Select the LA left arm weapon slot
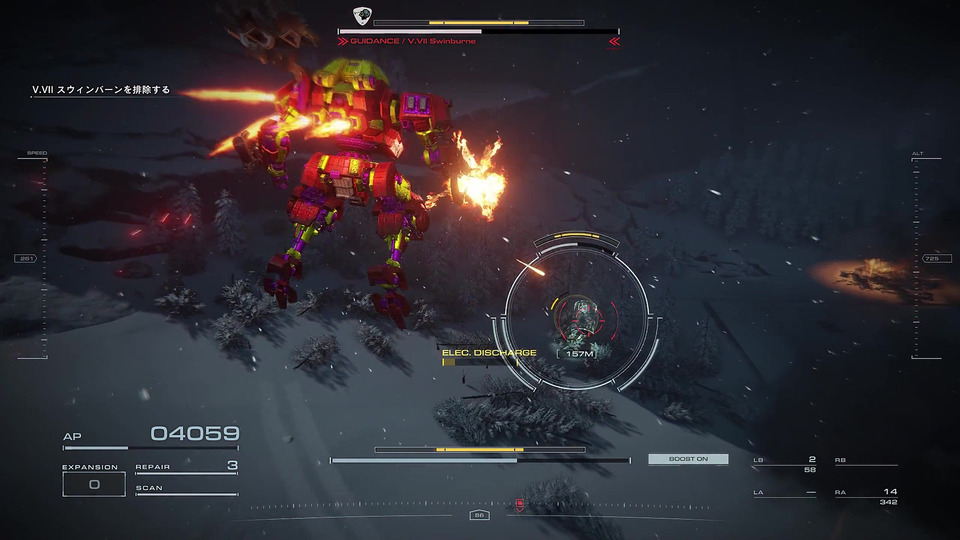The height and width of the screenshot is (540, 960). pyautogui.click(x=785, y=493)
